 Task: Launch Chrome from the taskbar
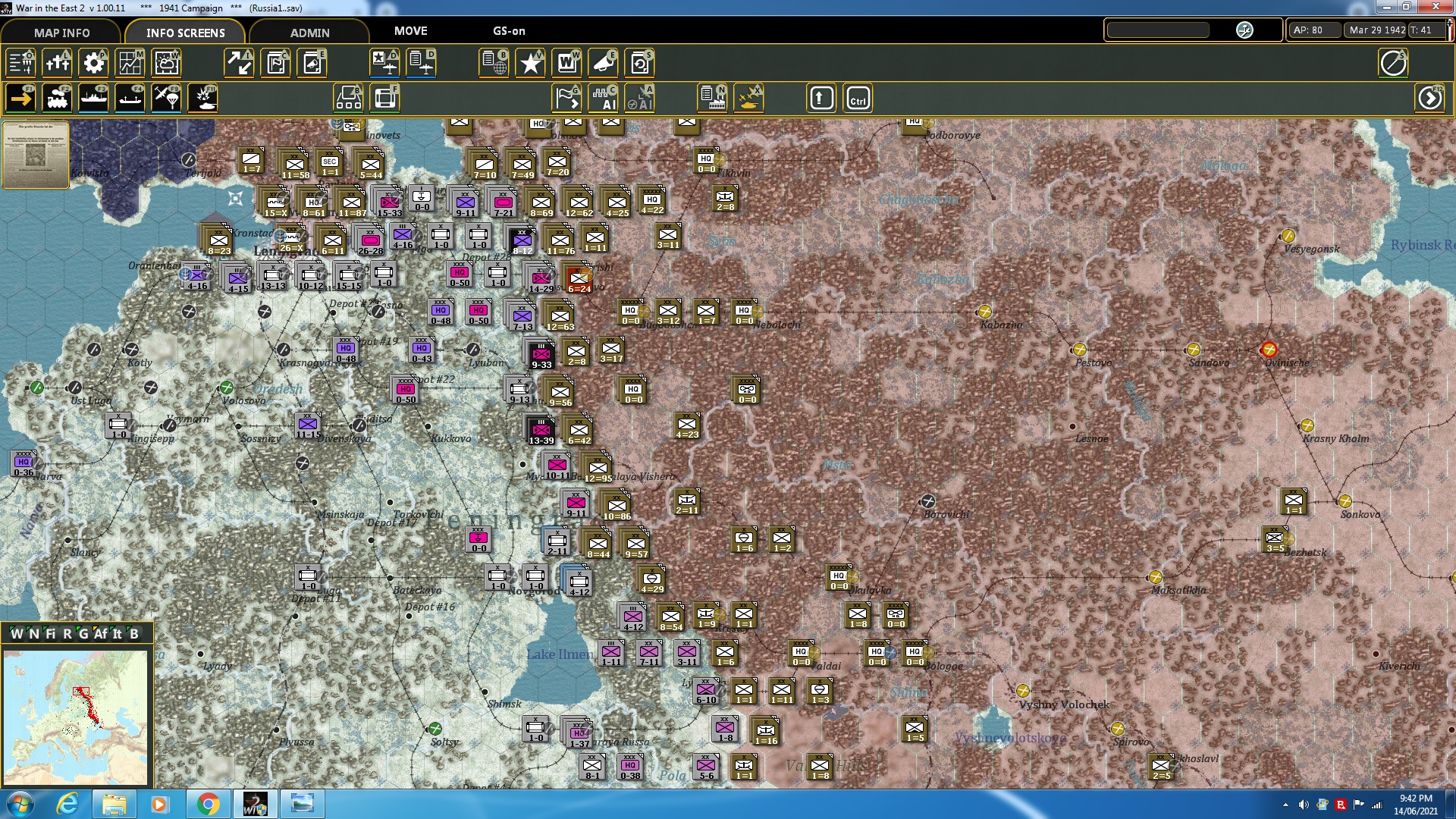209,803
